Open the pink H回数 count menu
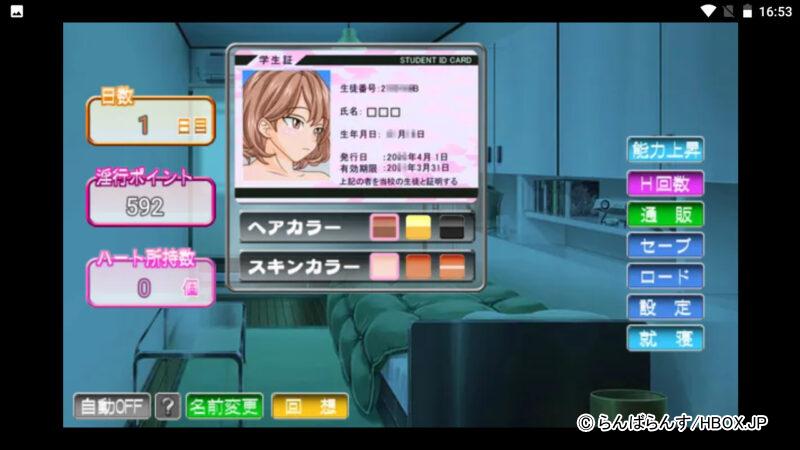800x450 pixels. (x=665, y=183)
